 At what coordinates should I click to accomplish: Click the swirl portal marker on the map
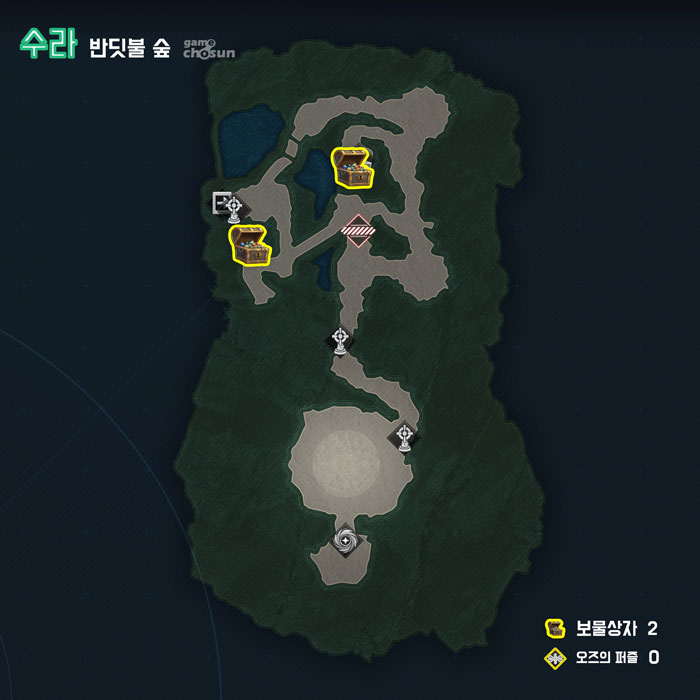click(x=346, y=541)
